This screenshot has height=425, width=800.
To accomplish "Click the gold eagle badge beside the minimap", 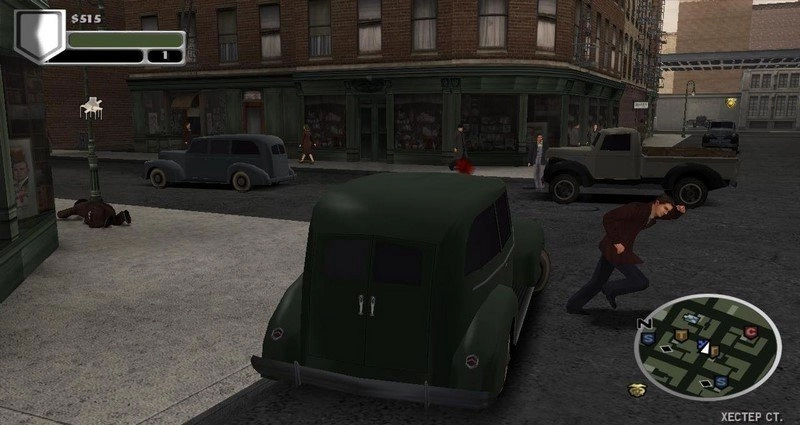I will [x=638, y=389].
